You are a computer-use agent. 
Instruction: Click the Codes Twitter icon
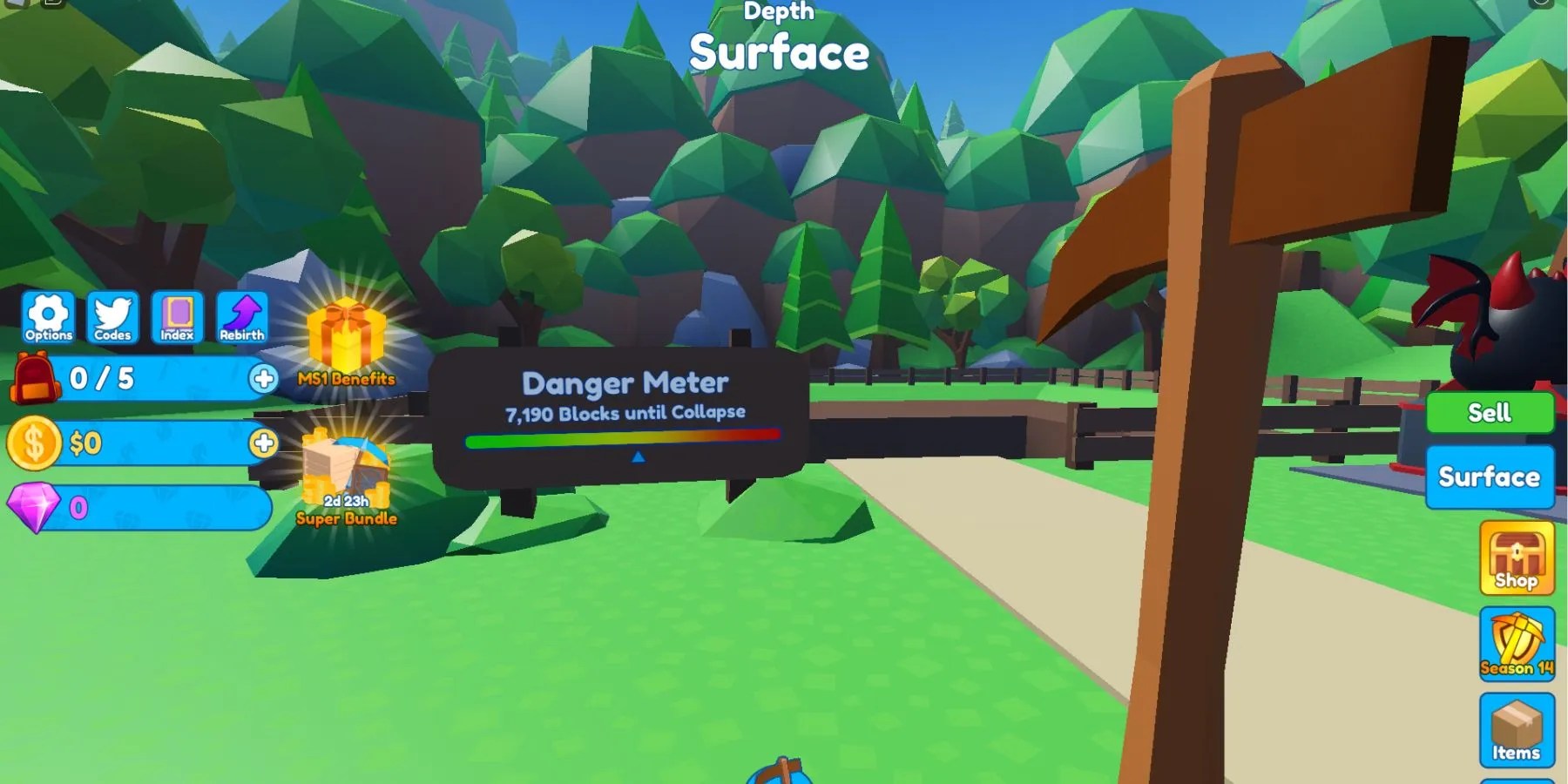coord(112,316)
